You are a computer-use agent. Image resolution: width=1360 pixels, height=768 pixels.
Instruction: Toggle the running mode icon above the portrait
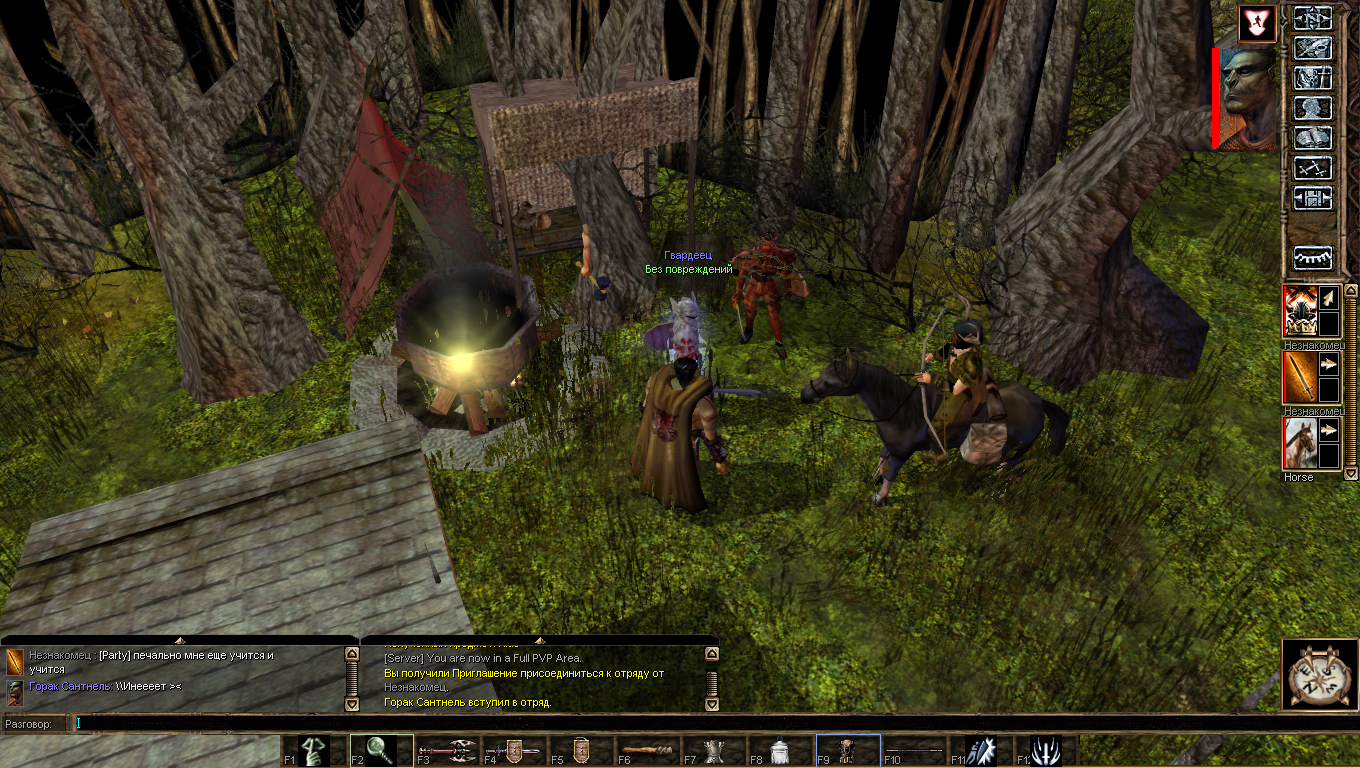click(1257, 23)
